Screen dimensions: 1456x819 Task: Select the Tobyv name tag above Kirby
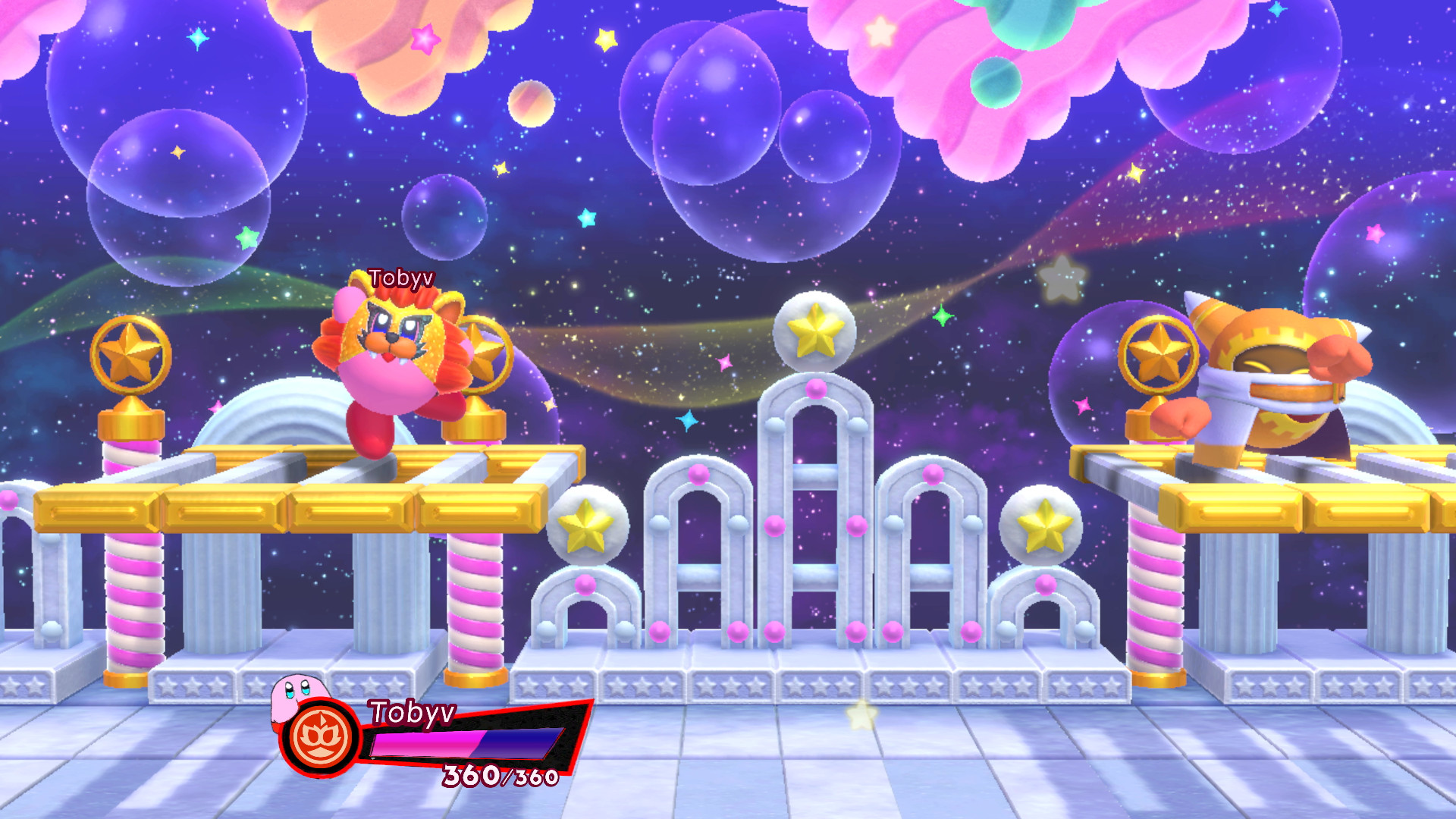pos(400,278)
